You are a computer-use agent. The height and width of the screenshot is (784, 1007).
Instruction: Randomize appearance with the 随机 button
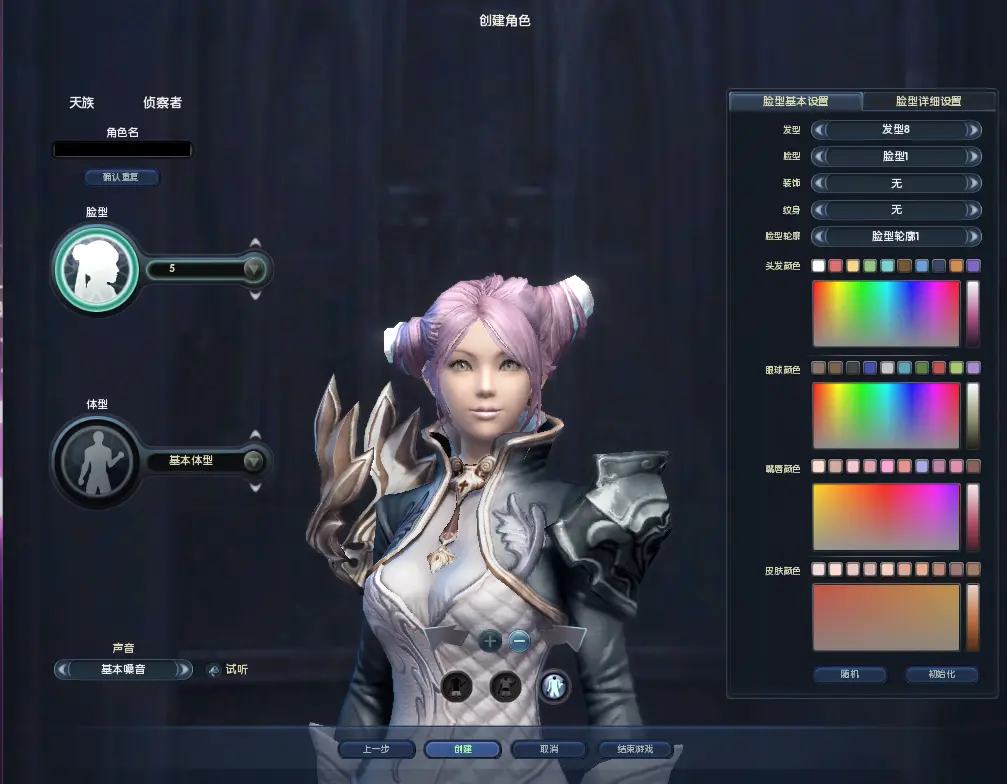click(x=849, y=674)
